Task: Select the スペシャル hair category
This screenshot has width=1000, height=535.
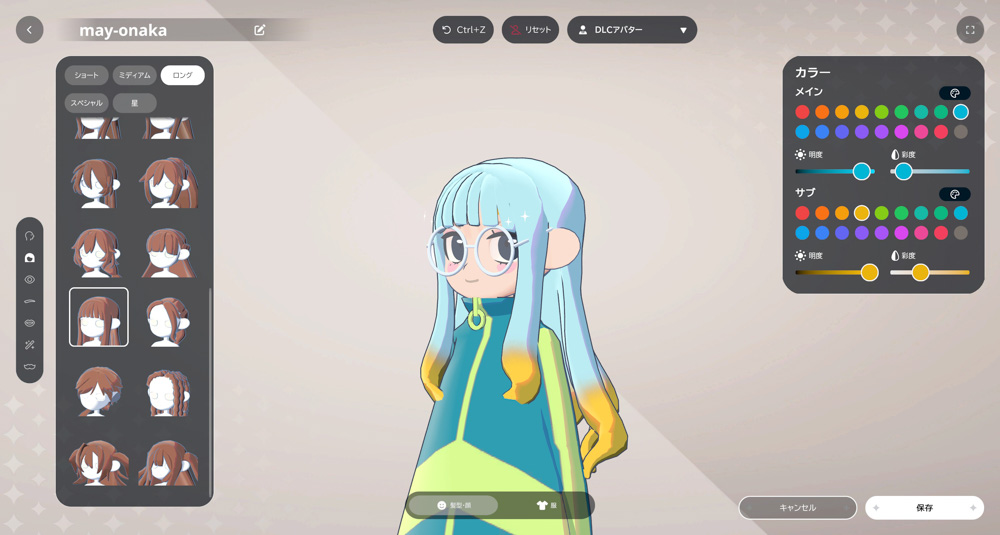Action: [87, 103]
